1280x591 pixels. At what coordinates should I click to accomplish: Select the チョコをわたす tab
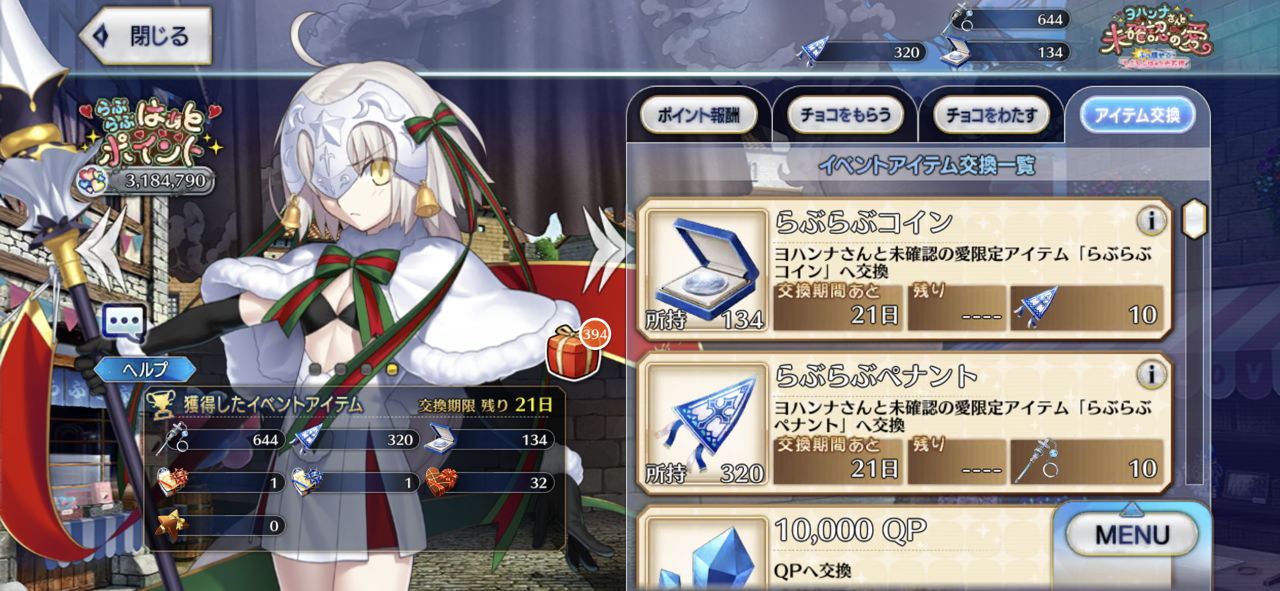(990, 116)
